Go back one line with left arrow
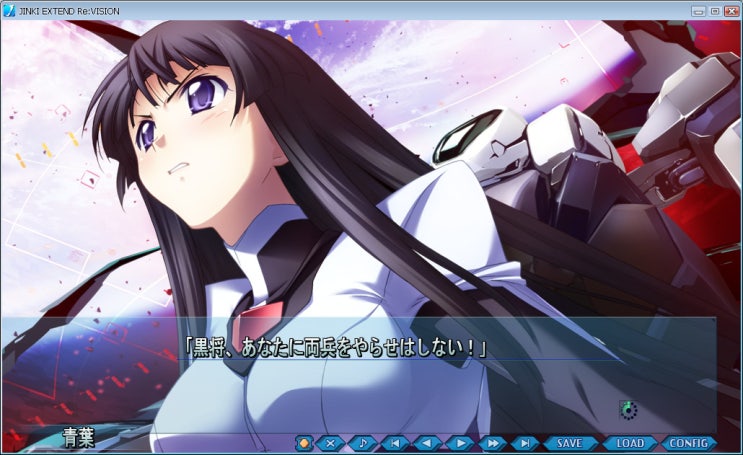The width and height of the screenshot is (743, 455). coord(427,442)
